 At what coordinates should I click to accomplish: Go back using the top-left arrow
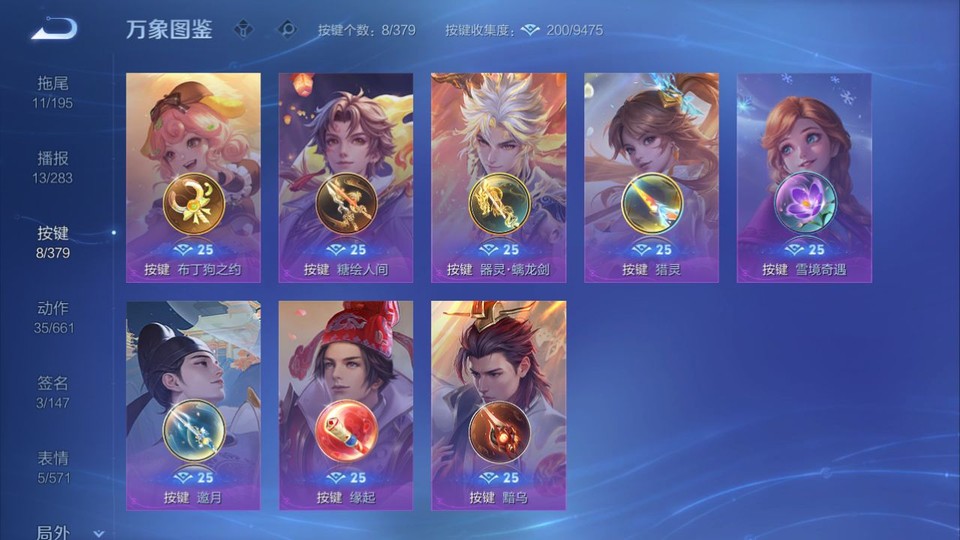tap(54, 30)
